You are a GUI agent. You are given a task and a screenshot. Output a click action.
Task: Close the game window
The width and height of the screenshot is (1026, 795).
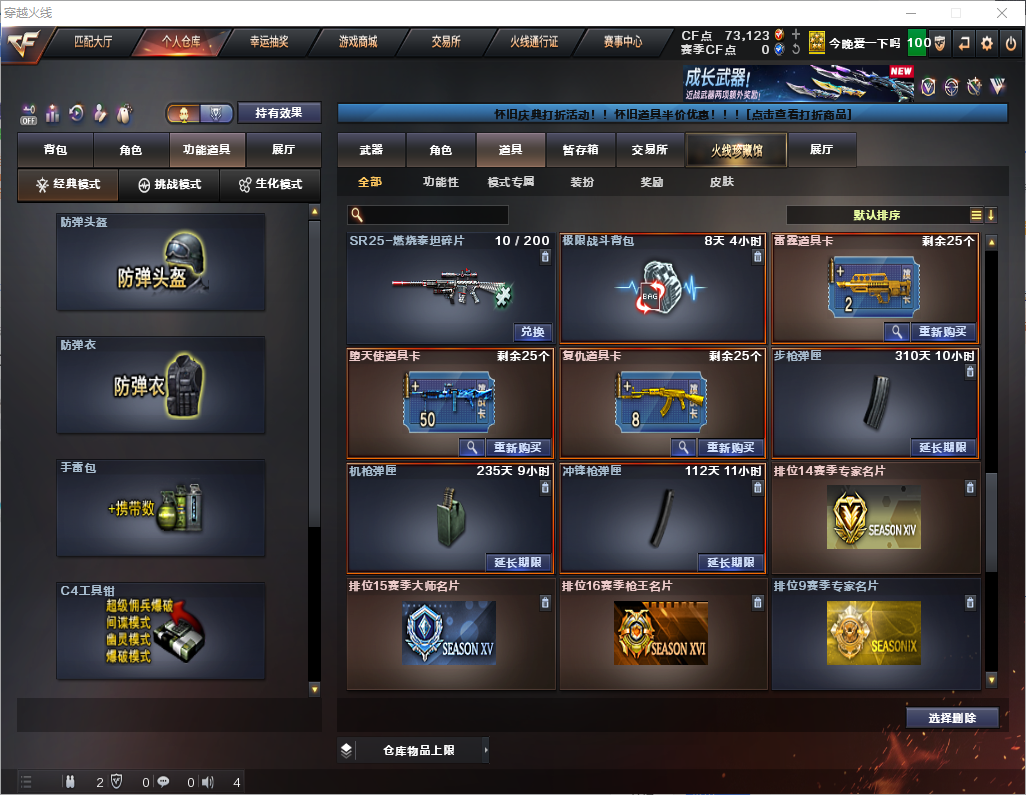coord(1001,13)
